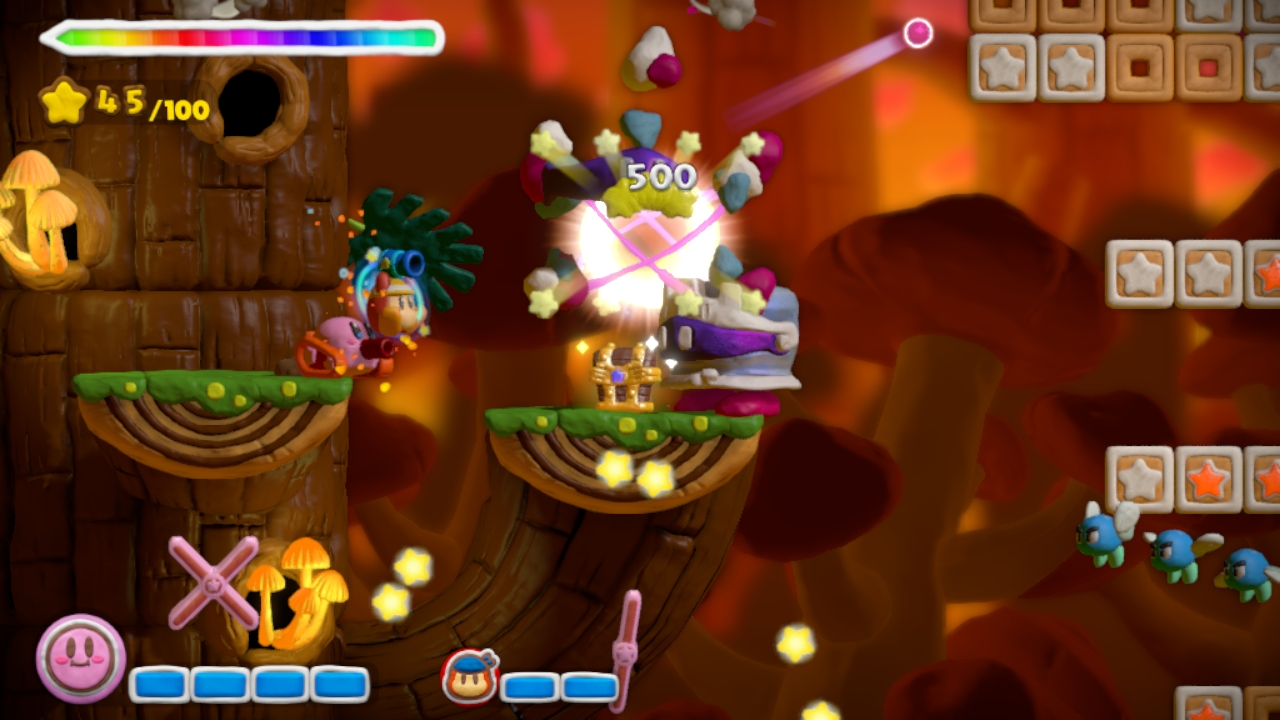Click Kirby's pink portrait icon

pyautogui.click(x=81, y=658)
